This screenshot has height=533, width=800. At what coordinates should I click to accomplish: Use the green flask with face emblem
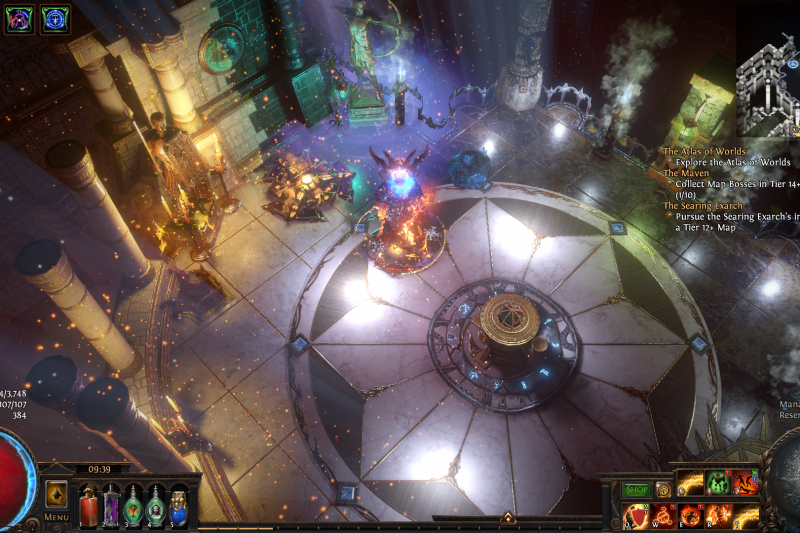click(x=156, y=506)
